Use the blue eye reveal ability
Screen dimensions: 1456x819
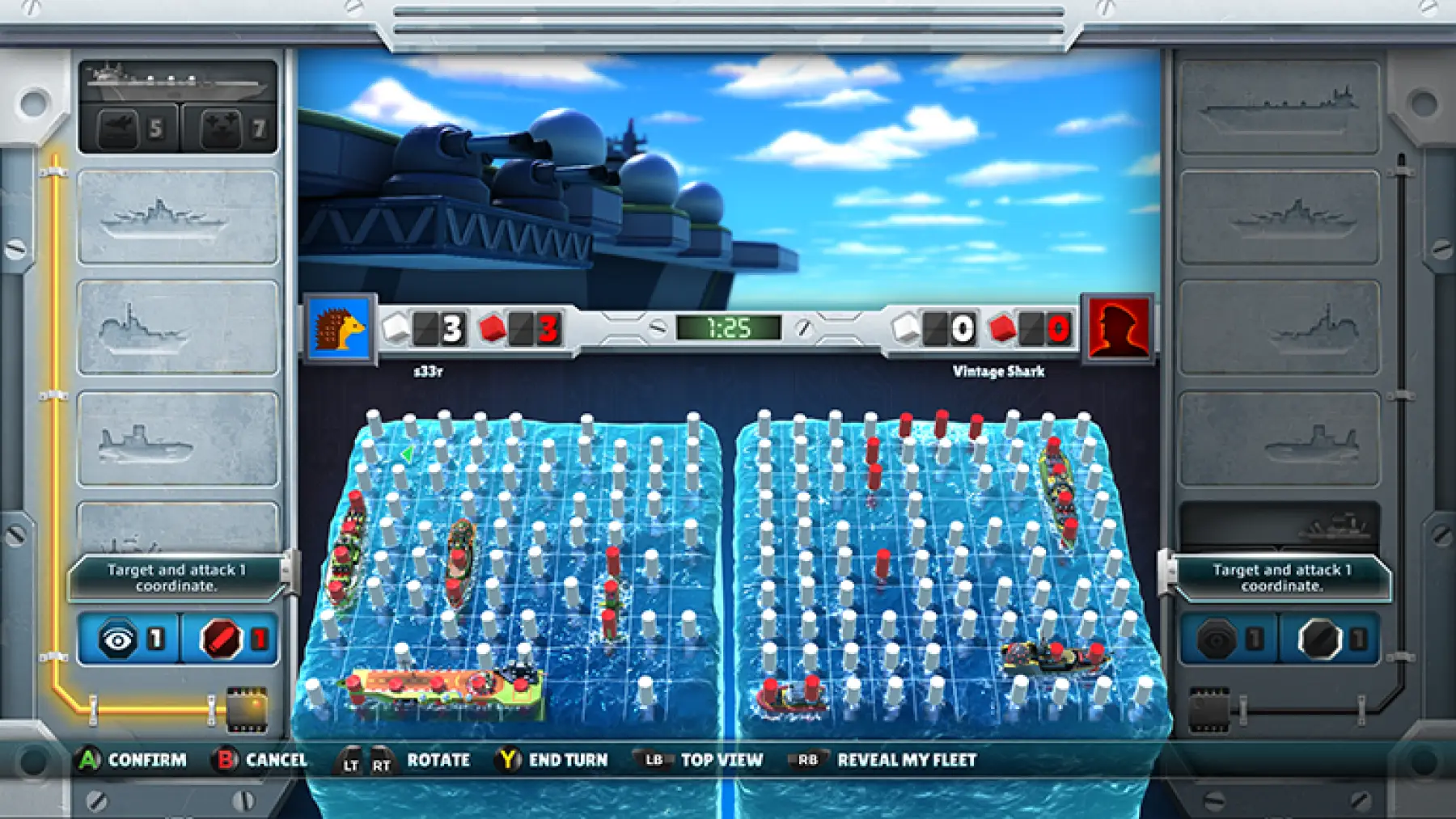129,640
